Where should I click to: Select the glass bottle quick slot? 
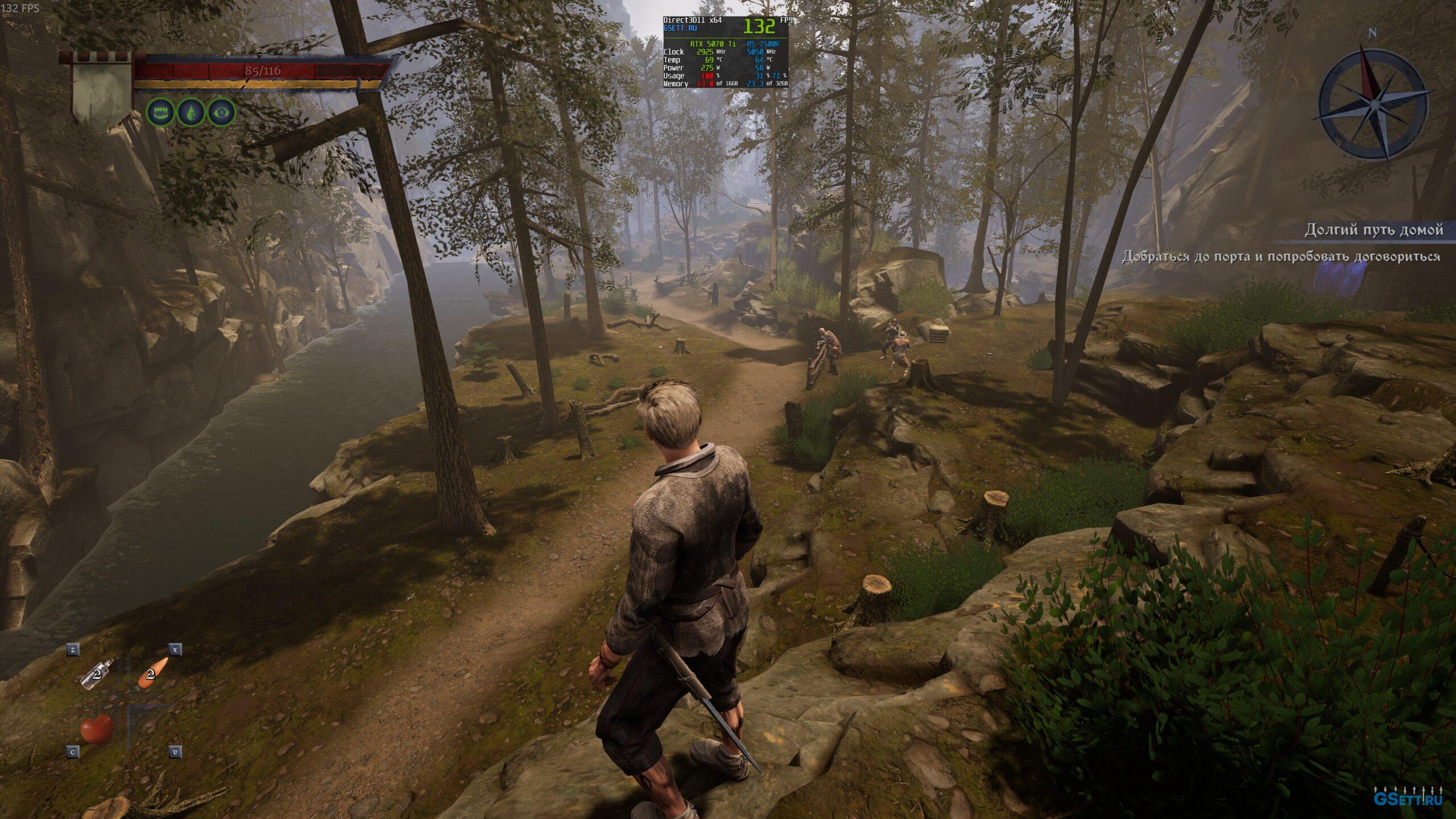[x=97, y=675]
